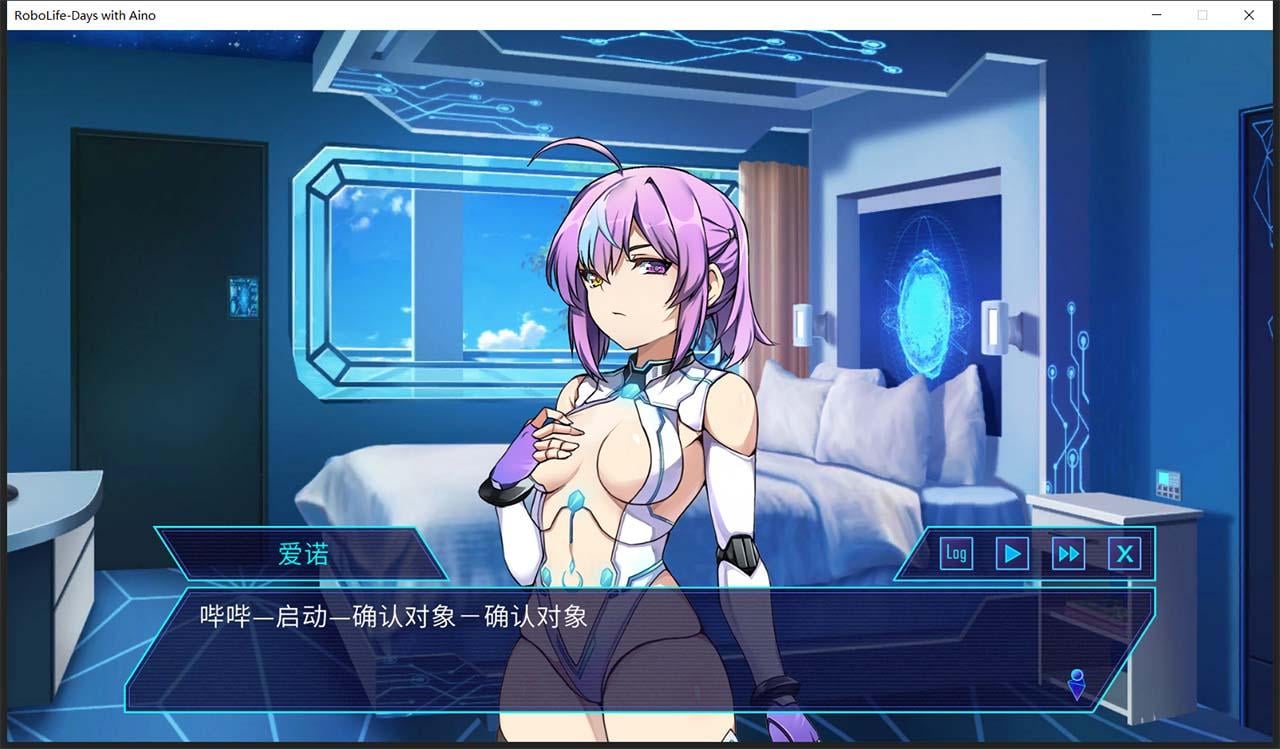Viewport: 1280px width, 749px height.
Task: Toggle UI visibility with the X control
Action: (1126, 553)
